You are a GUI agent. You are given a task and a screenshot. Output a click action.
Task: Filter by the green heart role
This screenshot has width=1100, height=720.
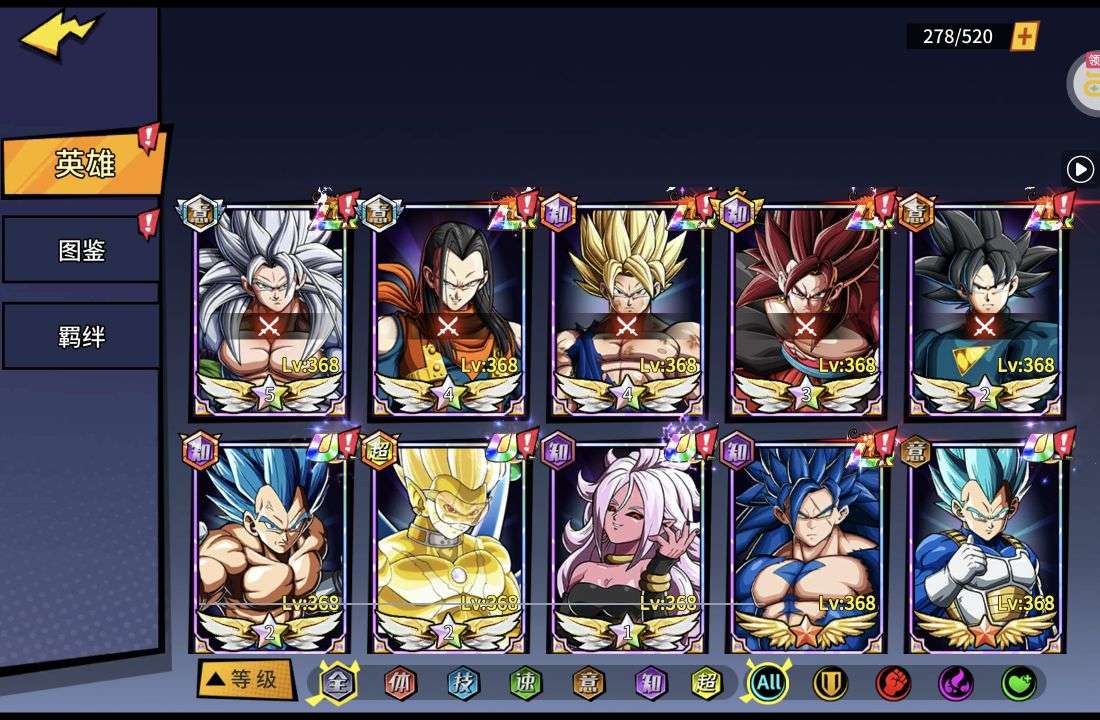1018,683
